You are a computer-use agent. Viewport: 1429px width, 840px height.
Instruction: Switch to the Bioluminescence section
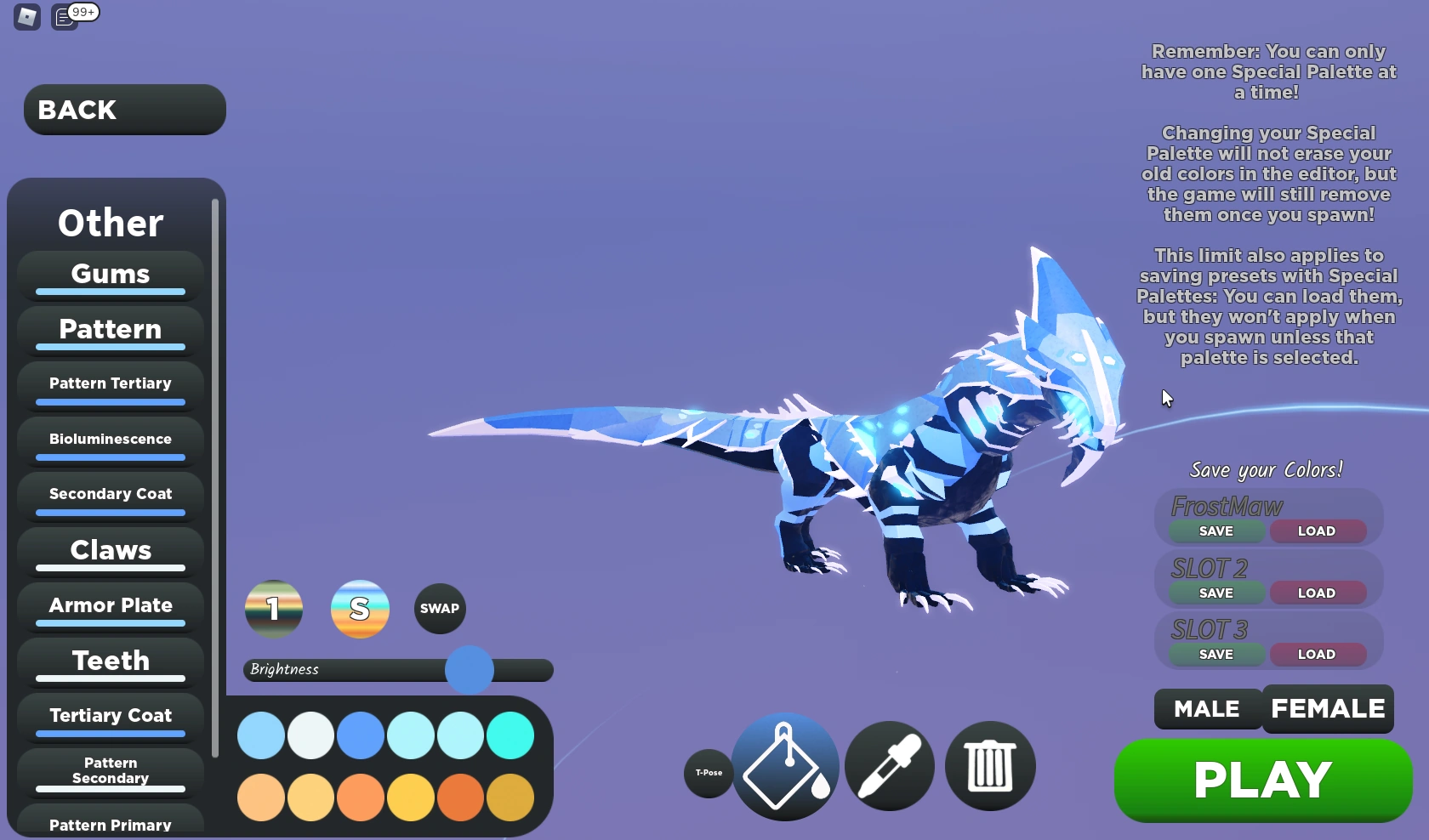coord(109,439)
